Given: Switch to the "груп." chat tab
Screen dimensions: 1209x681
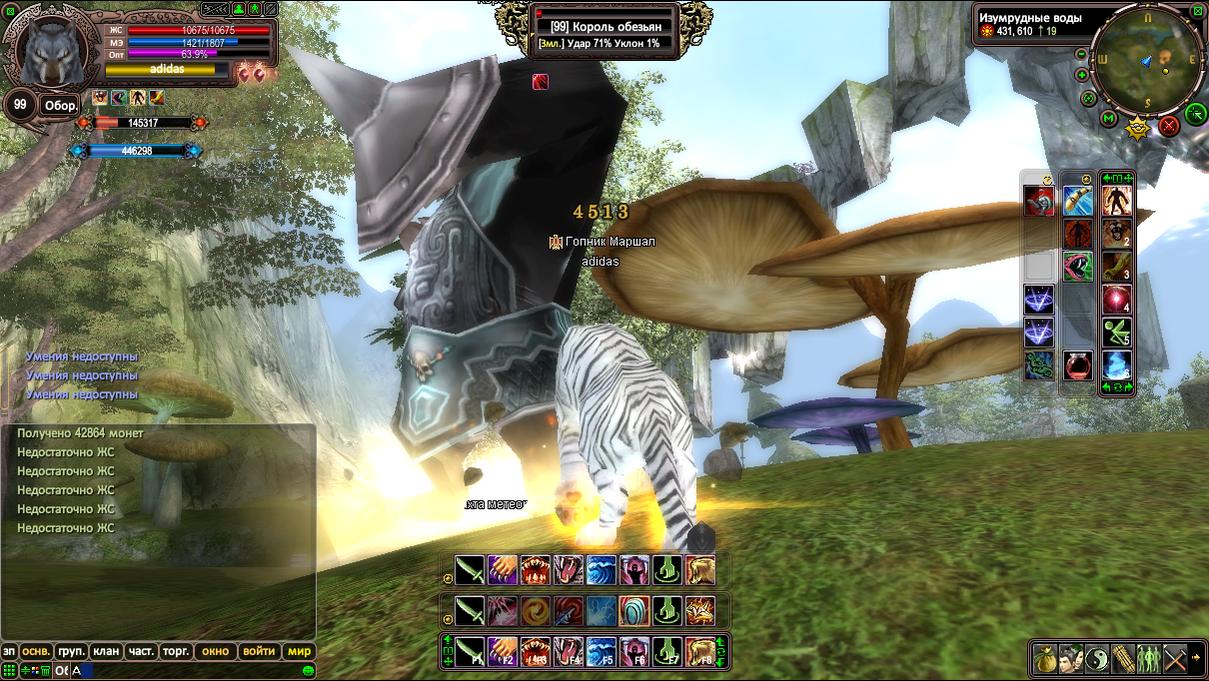Looking at the screenshot, I should (71, 651).
